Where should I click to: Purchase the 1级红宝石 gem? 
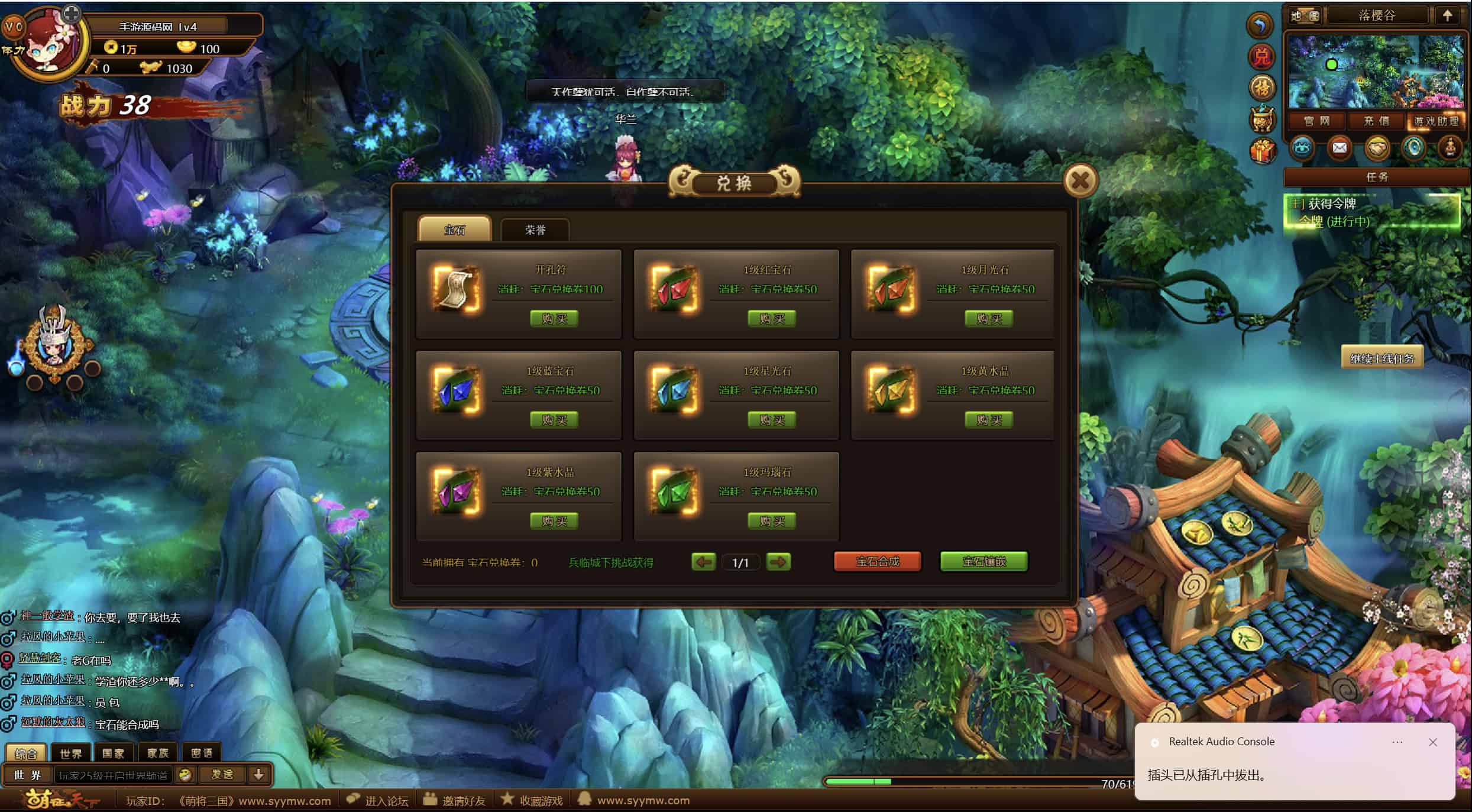(772, 319)
